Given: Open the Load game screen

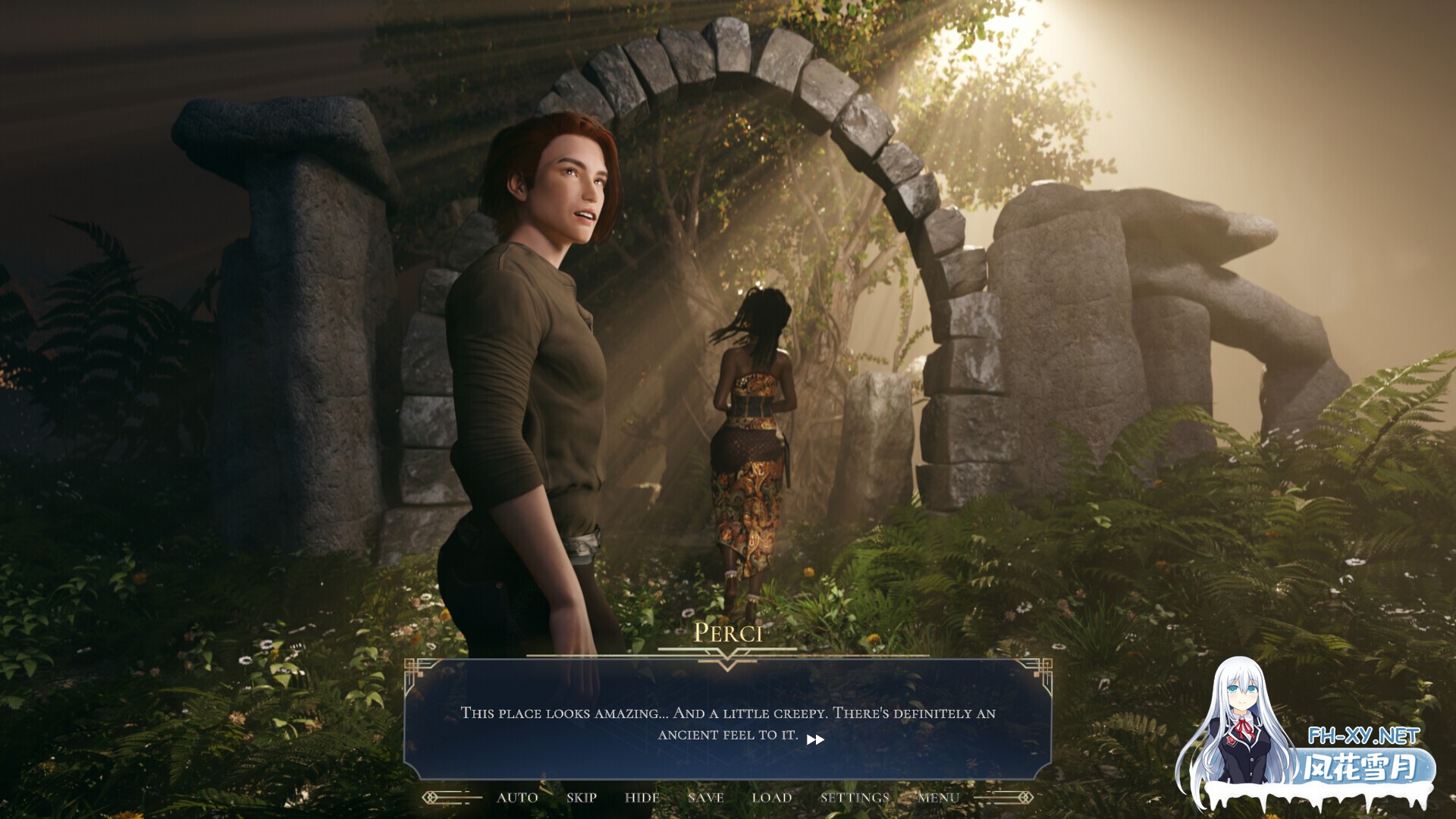Looking at the screenshot, I should [771, 797].
